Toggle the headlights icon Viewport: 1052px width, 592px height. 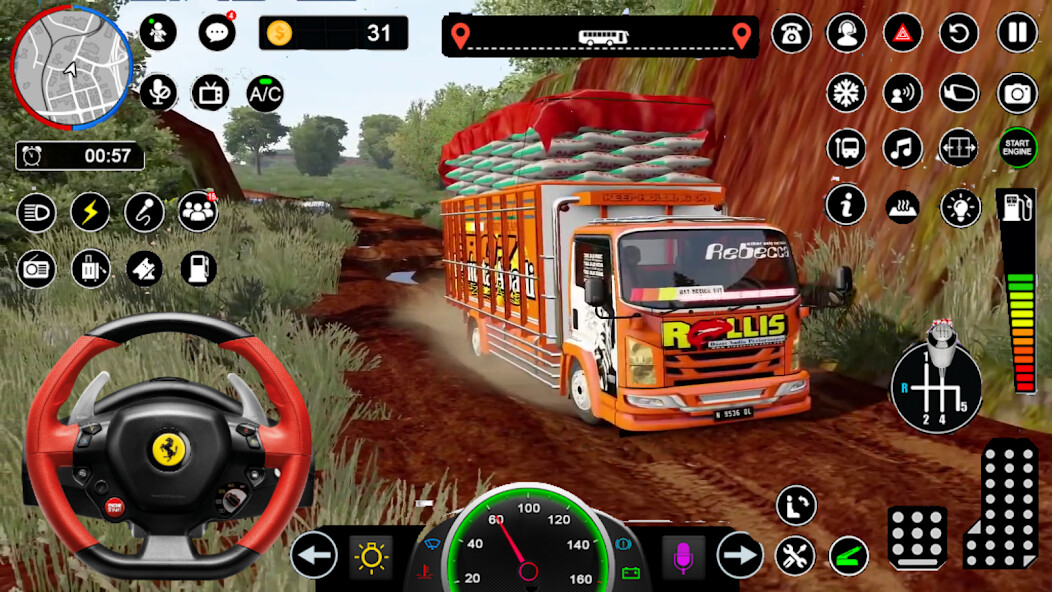[x=36, y=212]
